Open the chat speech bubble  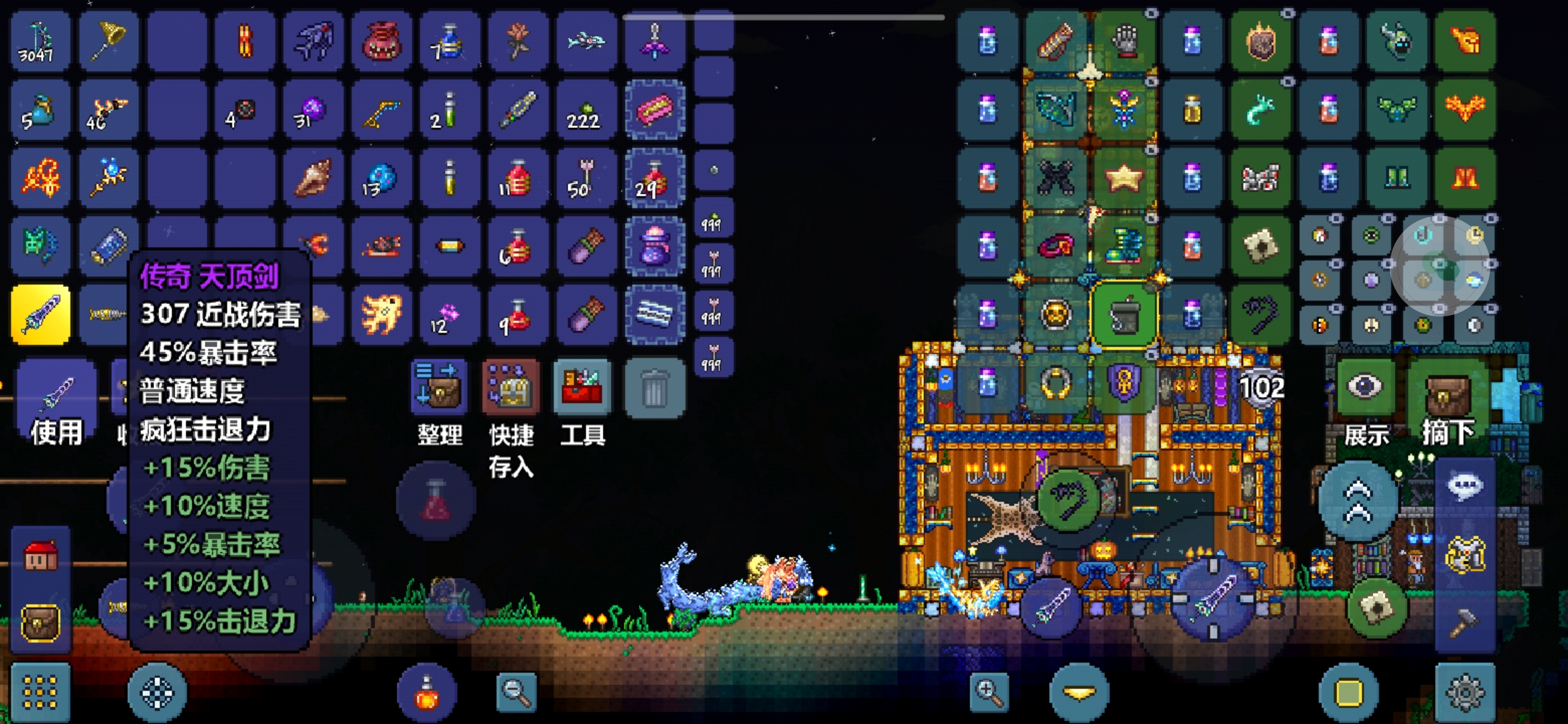tap(1465, 486)
